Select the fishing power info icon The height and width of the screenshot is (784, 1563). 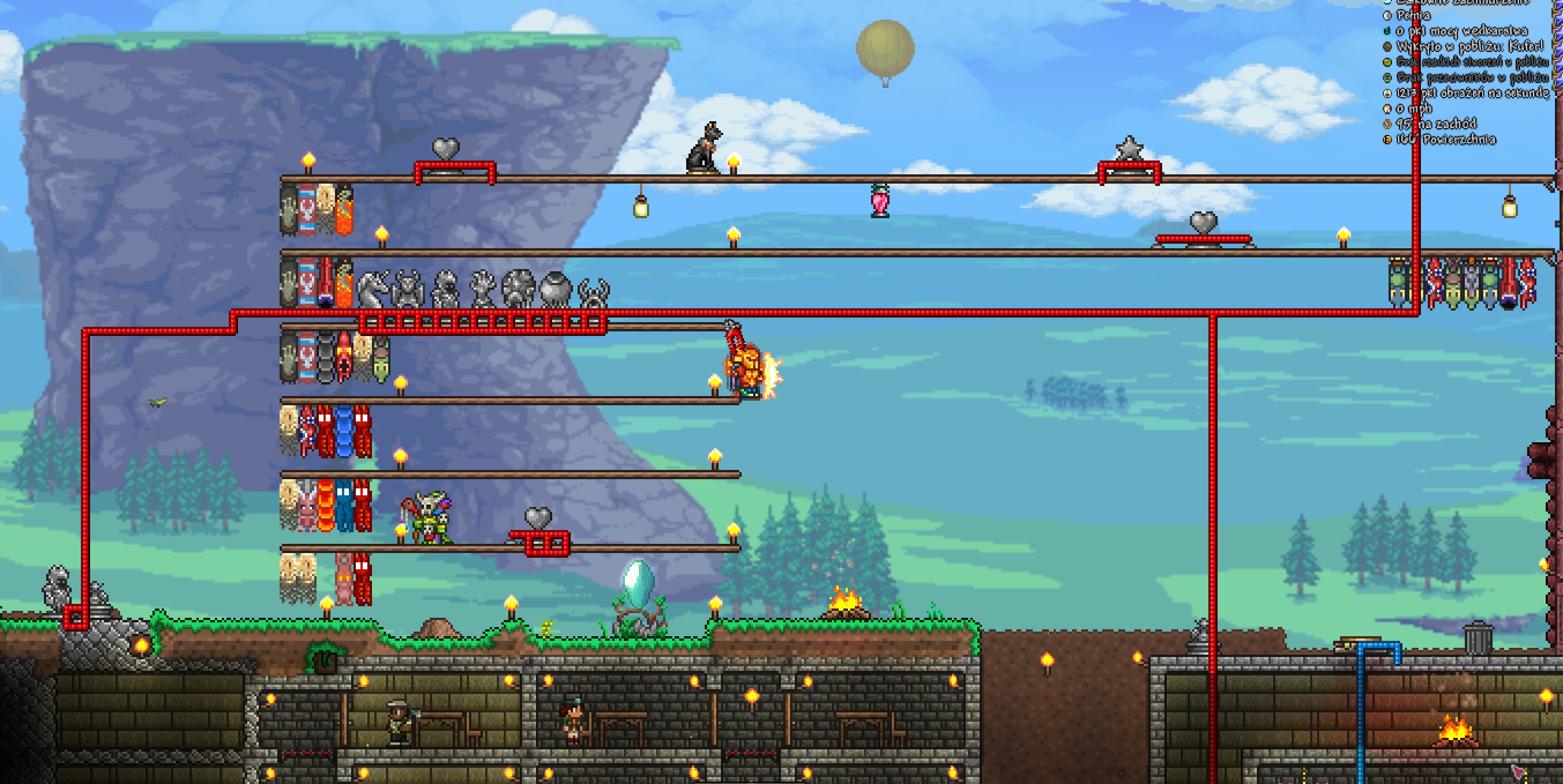coord(1387,32)
